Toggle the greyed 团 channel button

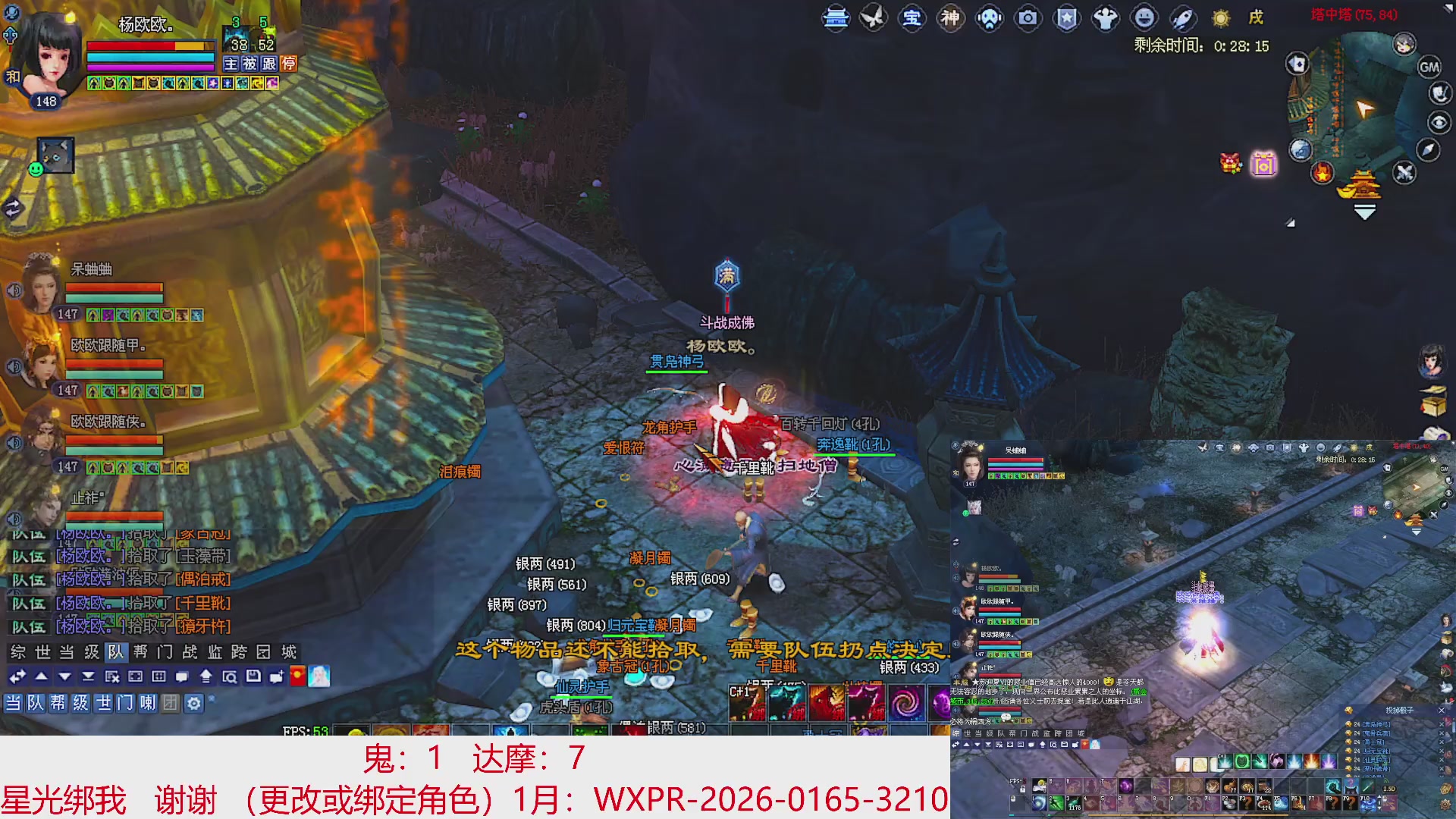pos(170,703)
